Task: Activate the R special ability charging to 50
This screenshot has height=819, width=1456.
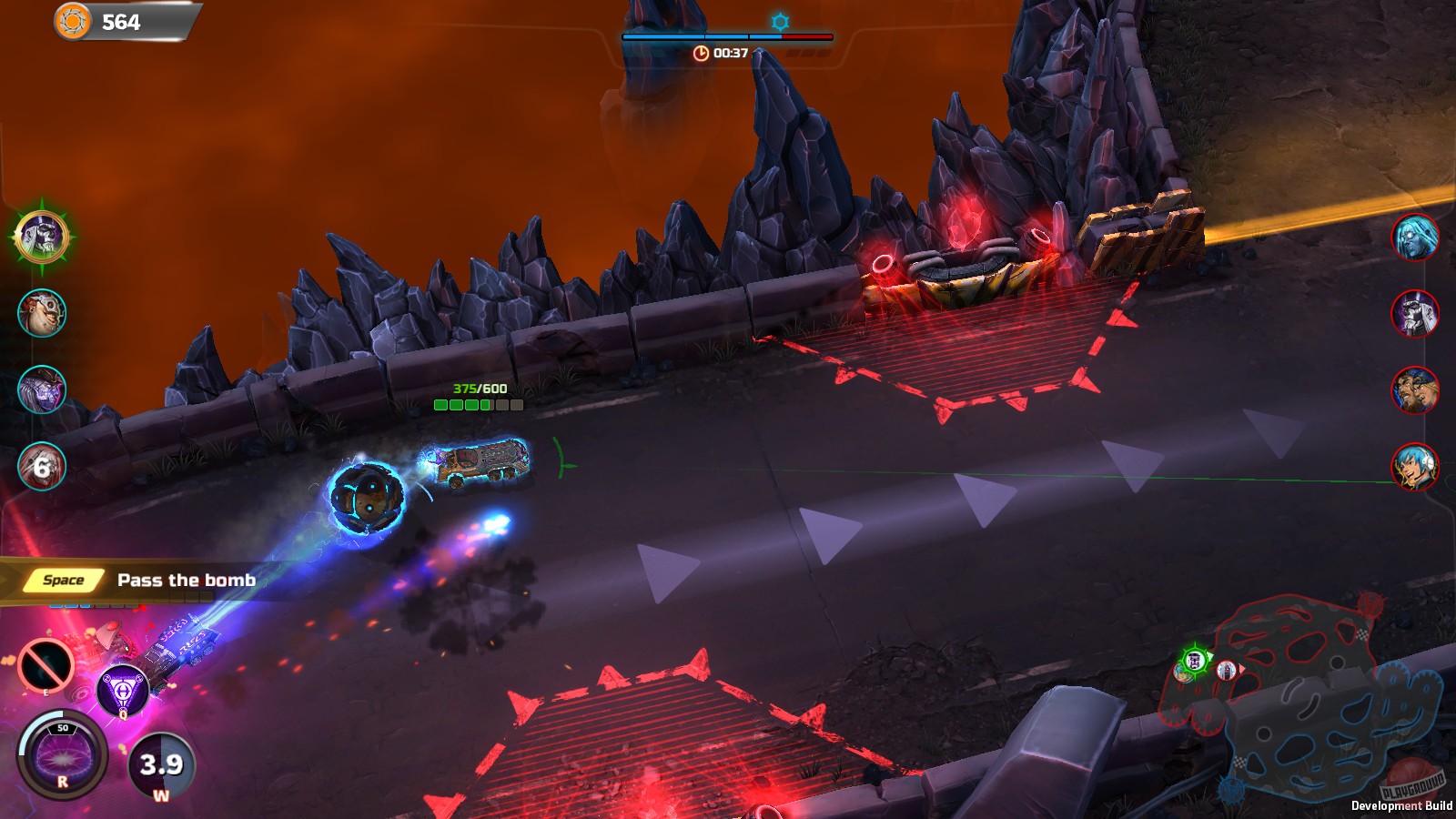Action: [x=62, y=755]
